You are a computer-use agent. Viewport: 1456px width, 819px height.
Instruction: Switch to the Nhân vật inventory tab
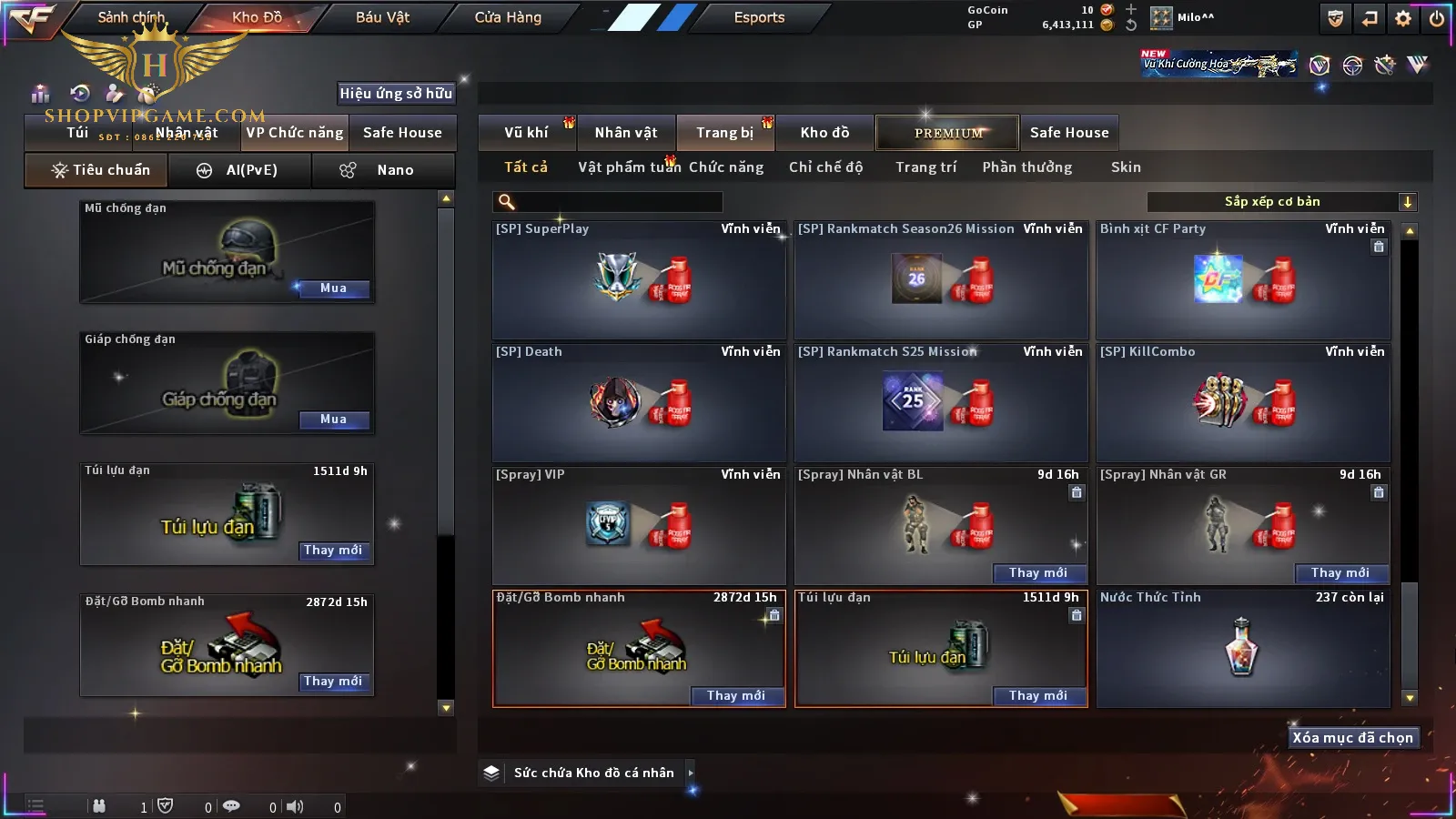click(626, 133)
